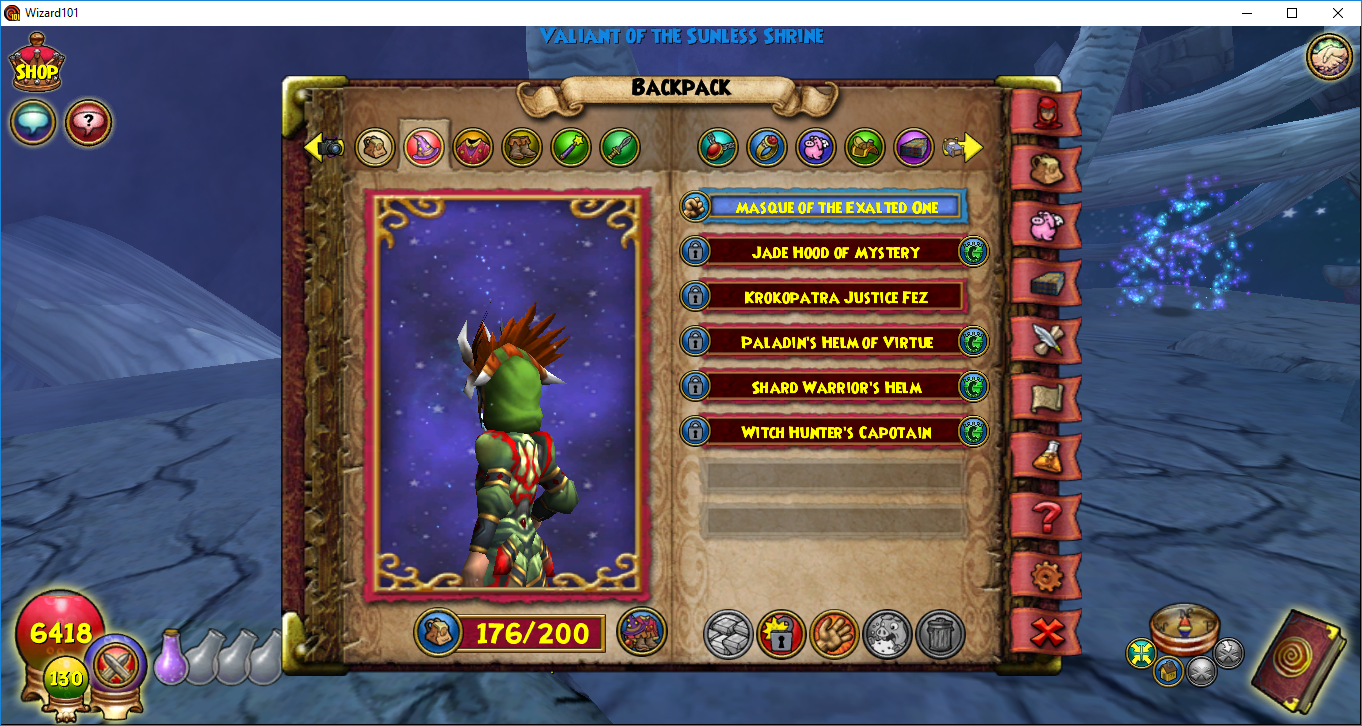1362x726 pixels.
Task: Select the Krokopatra Justice Fez
Action: [x=835, y=296]
